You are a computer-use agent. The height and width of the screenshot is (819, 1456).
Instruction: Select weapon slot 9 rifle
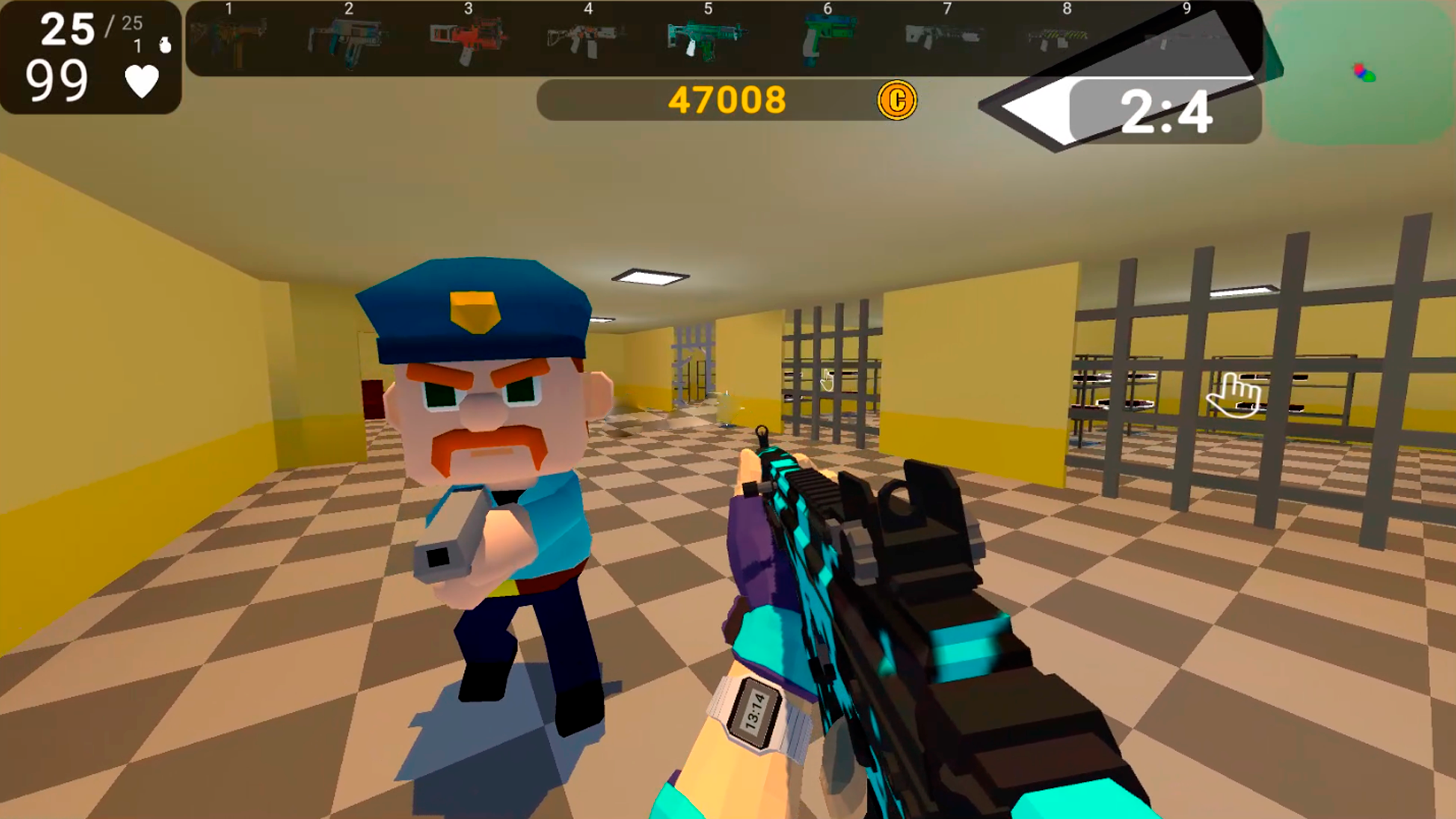pos(1181,38)
